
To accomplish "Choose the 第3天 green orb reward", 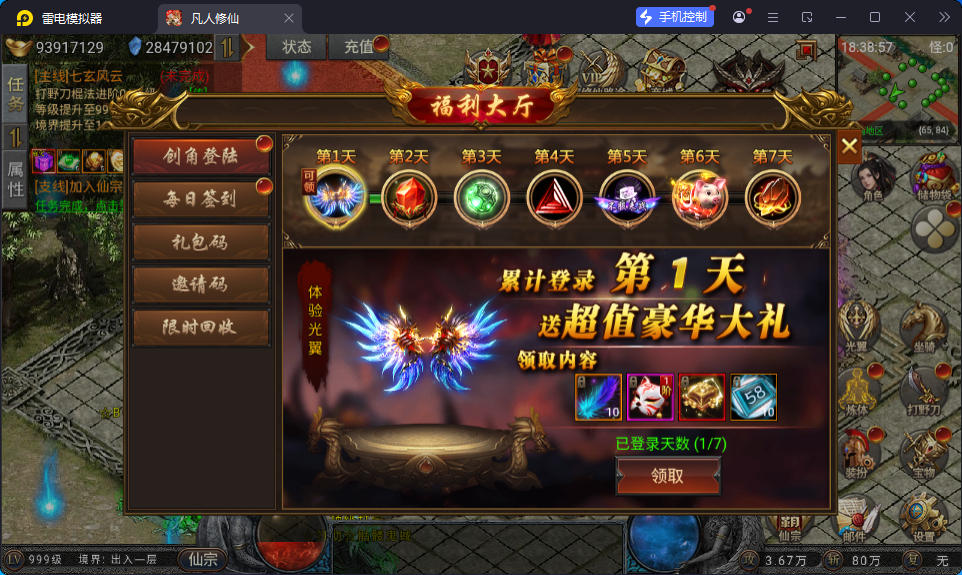I will (x=481, y=196).
